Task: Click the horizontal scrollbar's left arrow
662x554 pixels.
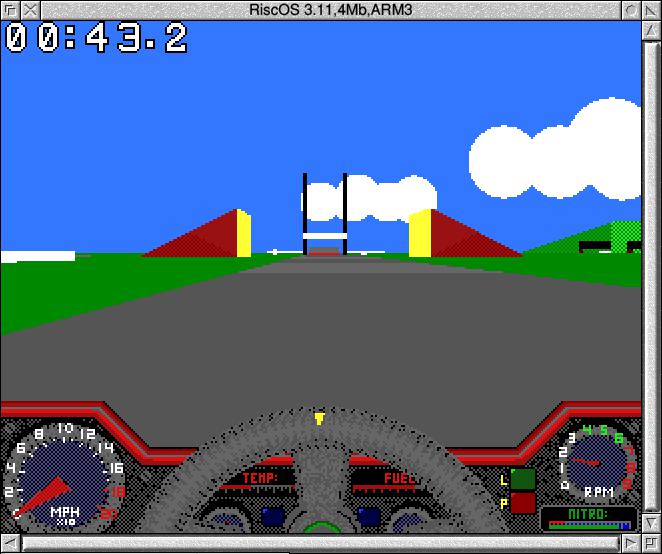Action: tap(10, 544)
